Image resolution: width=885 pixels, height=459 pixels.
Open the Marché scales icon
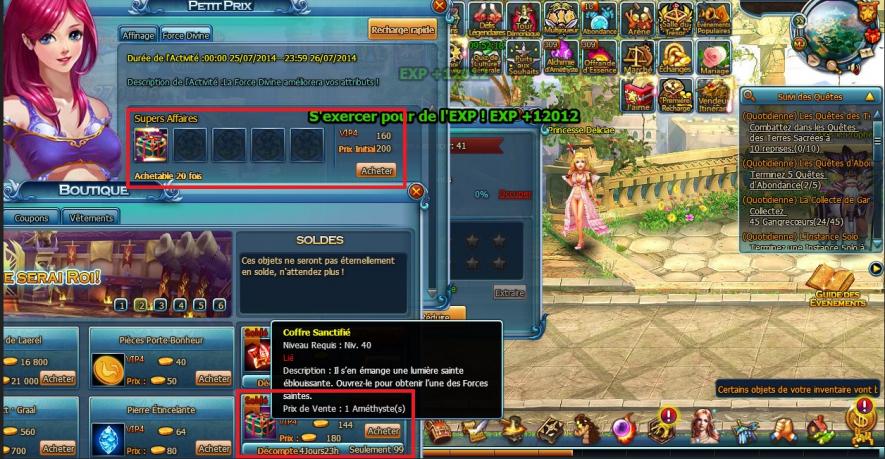click(635, 56)
